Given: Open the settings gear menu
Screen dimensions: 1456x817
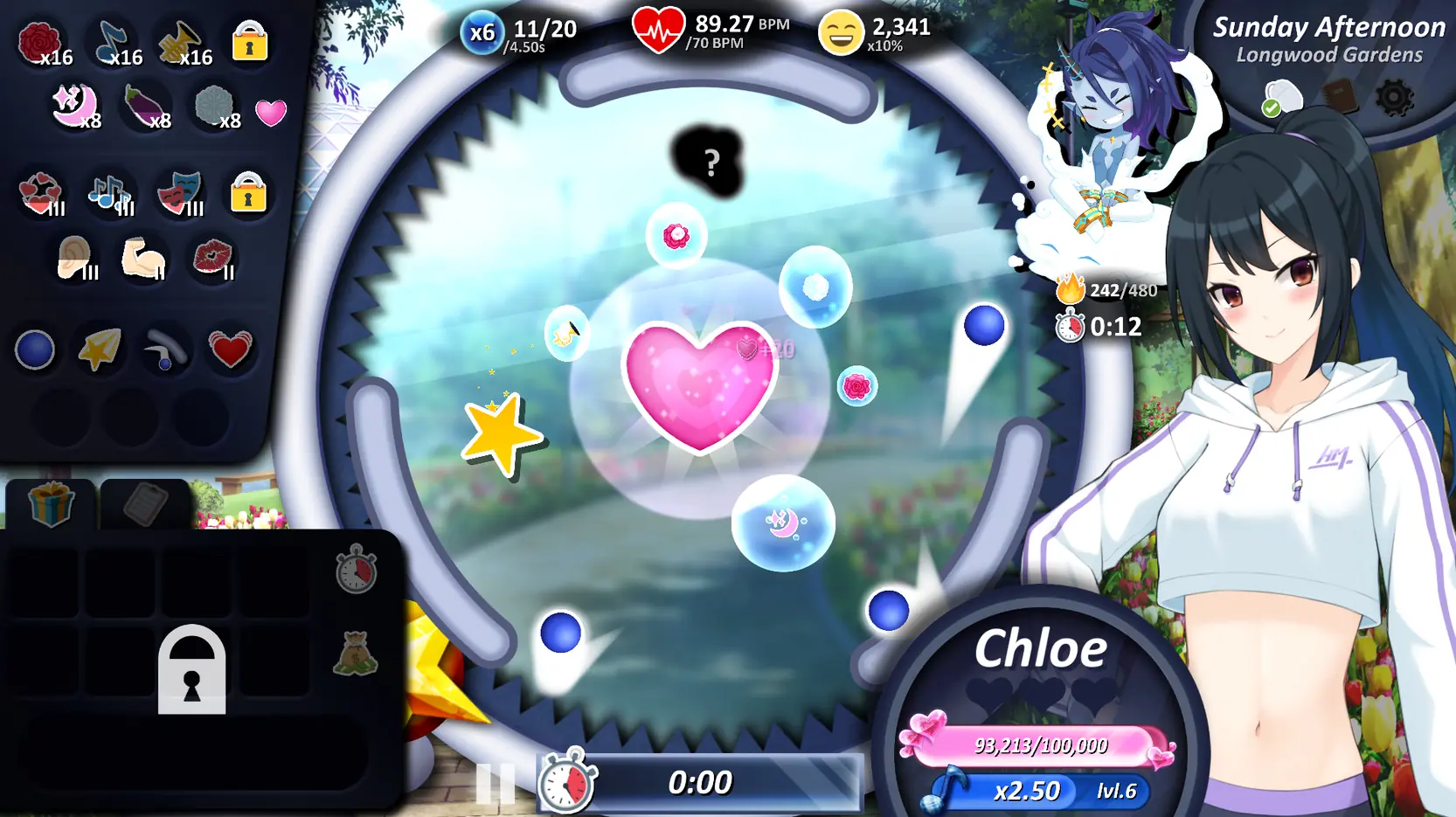Looking at the screenshot, I should (1394, 98).
